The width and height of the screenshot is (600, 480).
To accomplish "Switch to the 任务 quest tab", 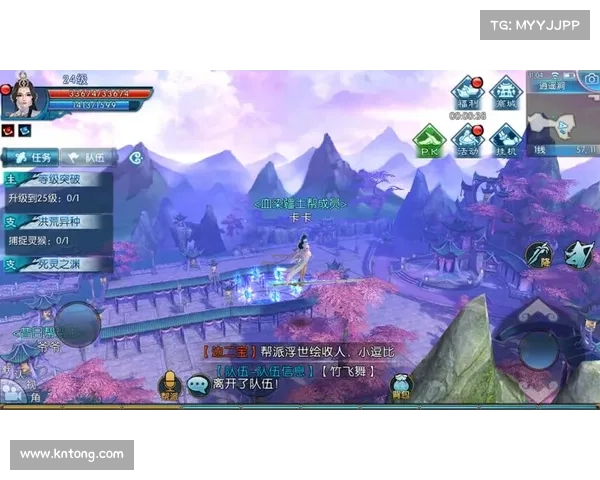I will pyautogui.click(x=32, y=157).
